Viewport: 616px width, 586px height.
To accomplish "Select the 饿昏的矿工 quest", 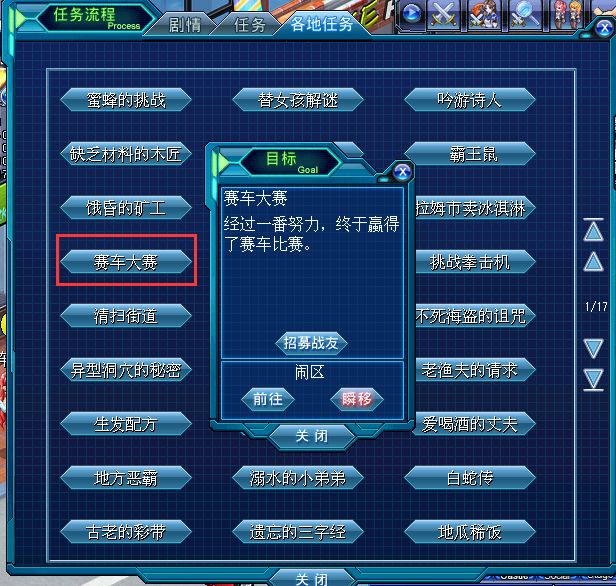I will click(x=125, y=208).
